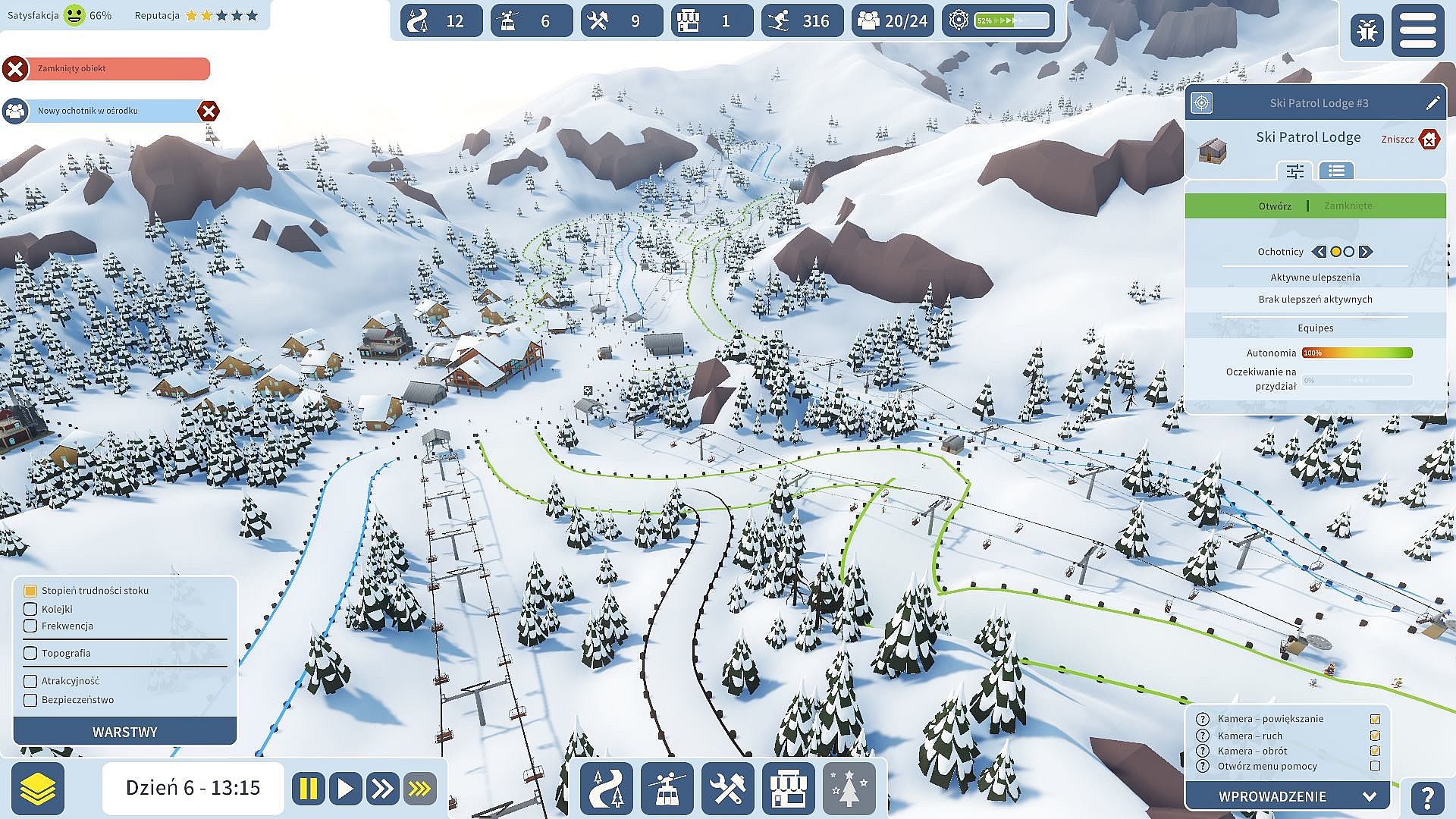Check the Bezpieczeństwo layer option
This screenshot has height=819, width=1456.
(x=30, y=700)
